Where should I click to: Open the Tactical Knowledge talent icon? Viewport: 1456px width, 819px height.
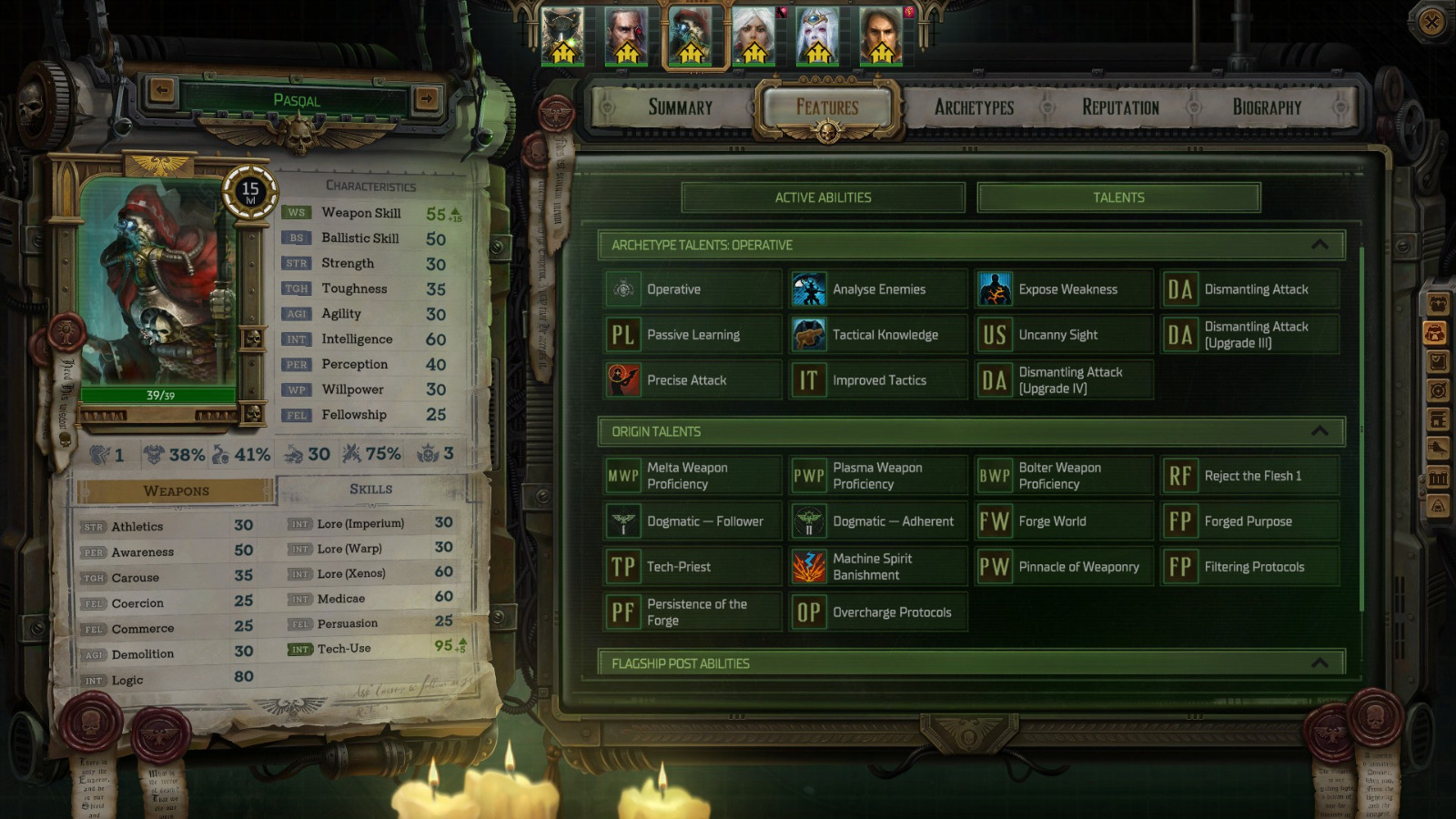[x=808, y=334]
